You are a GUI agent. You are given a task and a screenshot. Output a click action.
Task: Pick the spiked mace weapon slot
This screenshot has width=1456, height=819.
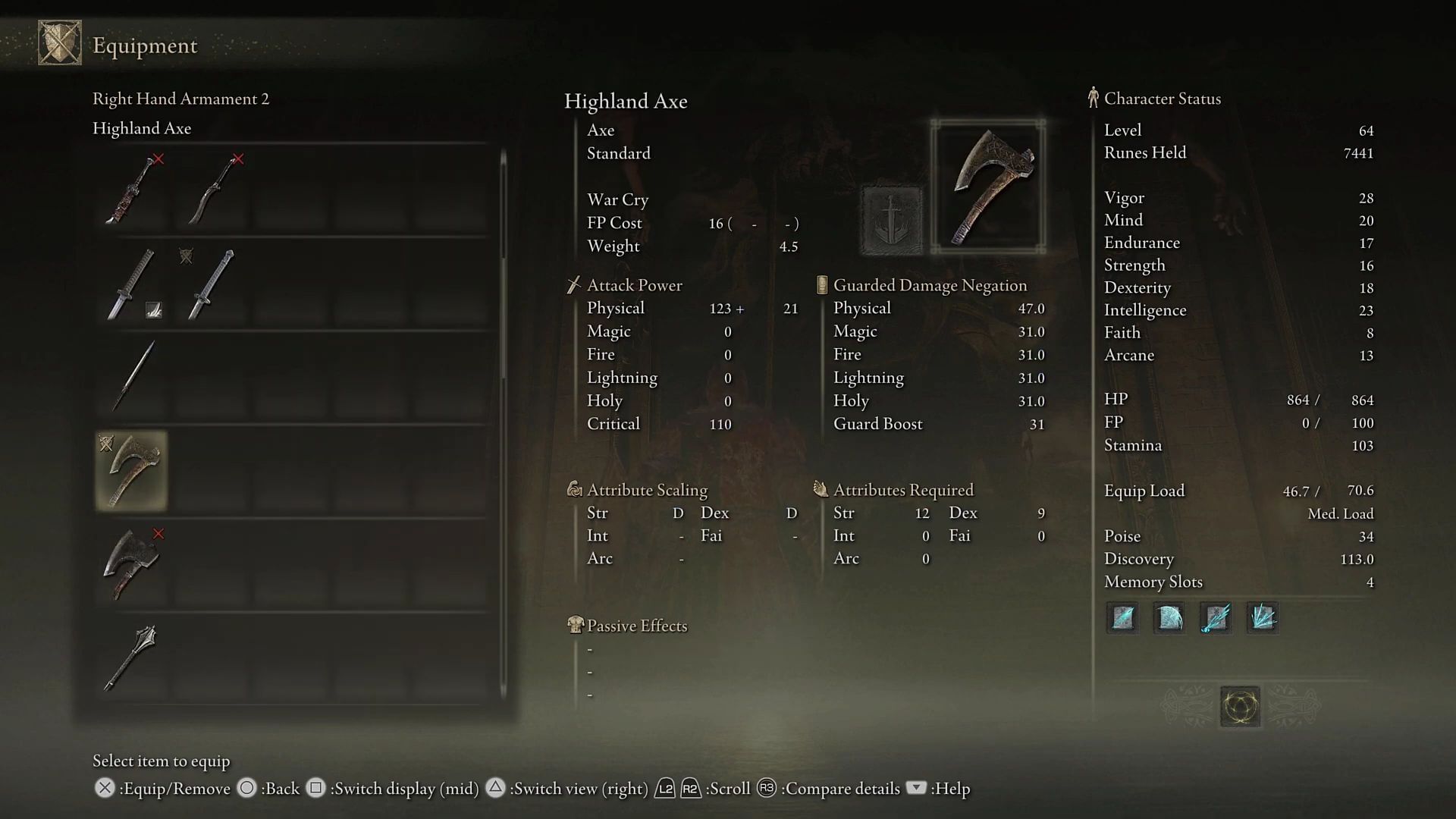132,657
